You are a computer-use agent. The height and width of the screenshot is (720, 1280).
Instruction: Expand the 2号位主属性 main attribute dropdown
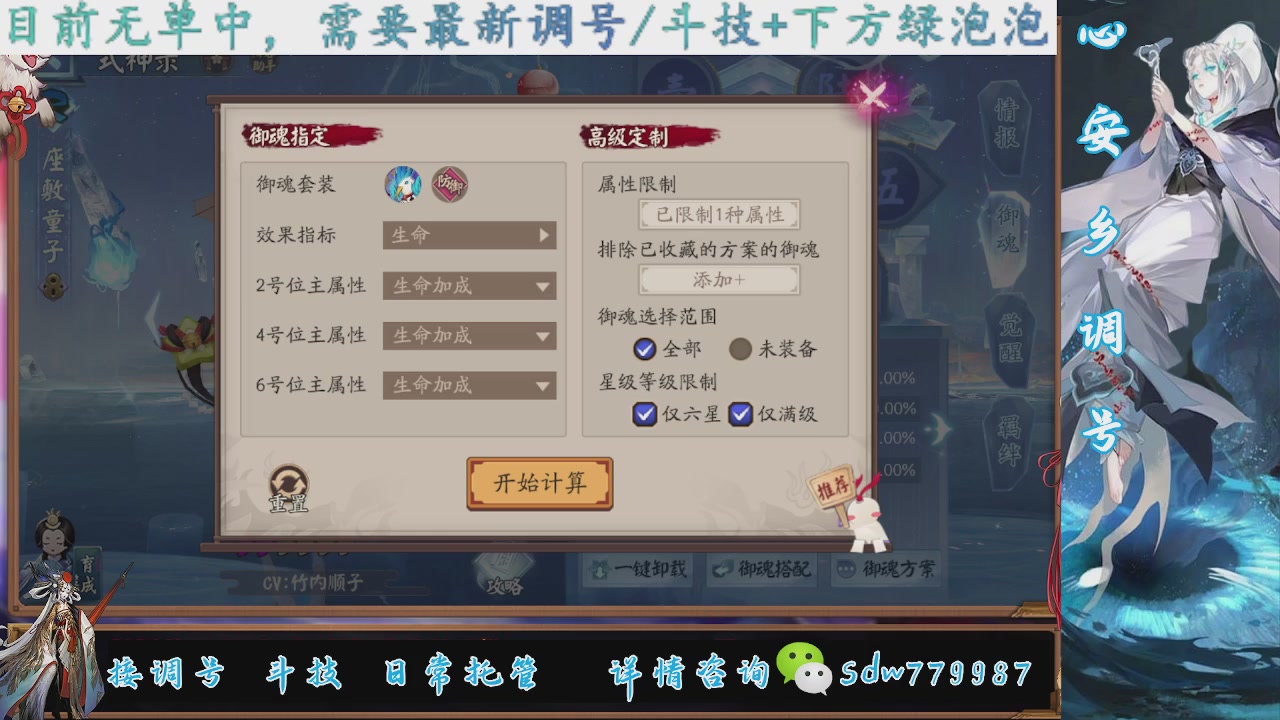point(469,286)
